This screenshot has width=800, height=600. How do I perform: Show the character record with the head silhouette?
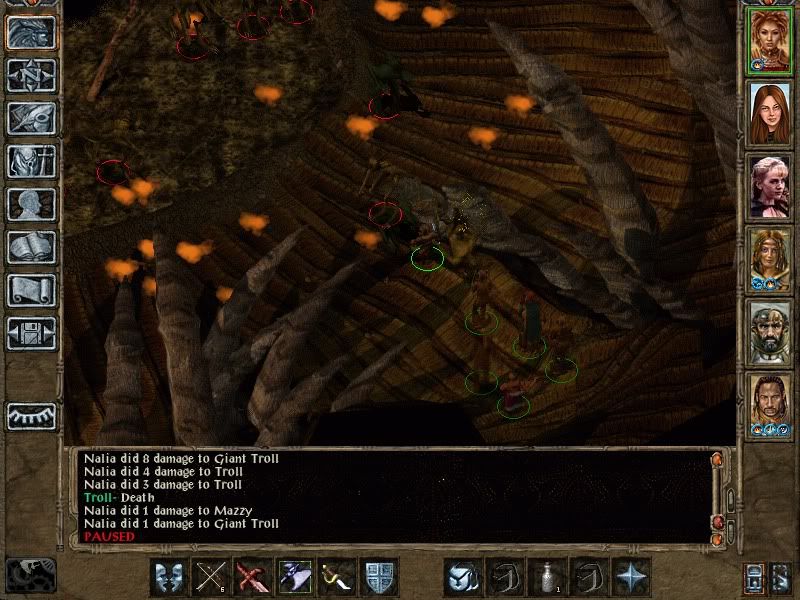click(x=31, y=204)
